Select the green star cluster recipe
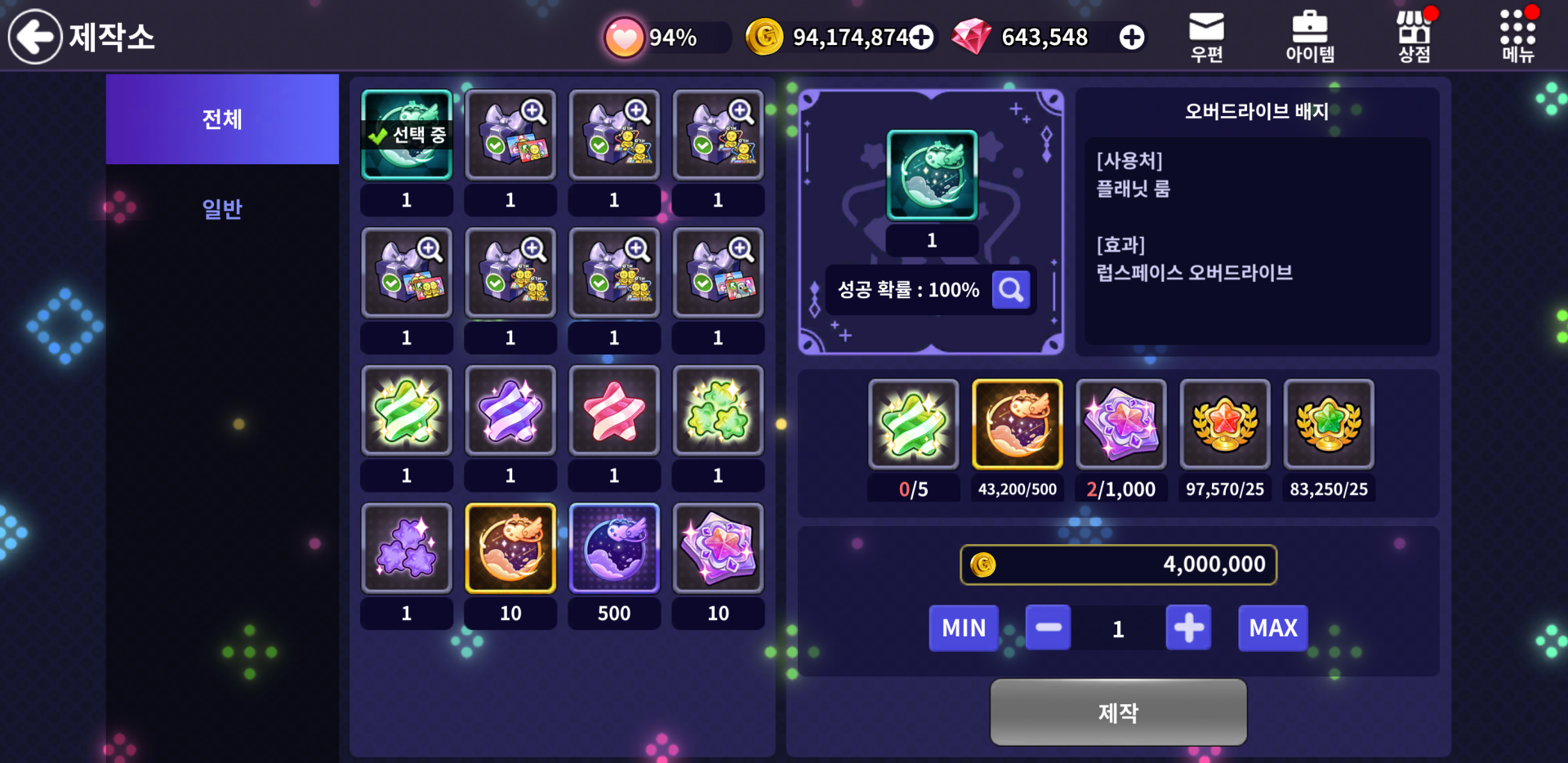Image resolution: width=1568 pixels, height=763 pixels. (x=718, y=410)
